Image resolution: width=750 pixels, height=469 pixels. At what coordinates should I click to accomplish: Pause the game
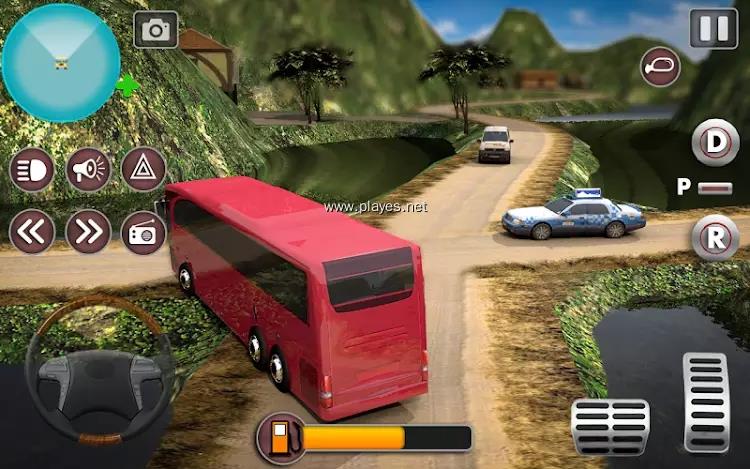(x=714, y=27)
